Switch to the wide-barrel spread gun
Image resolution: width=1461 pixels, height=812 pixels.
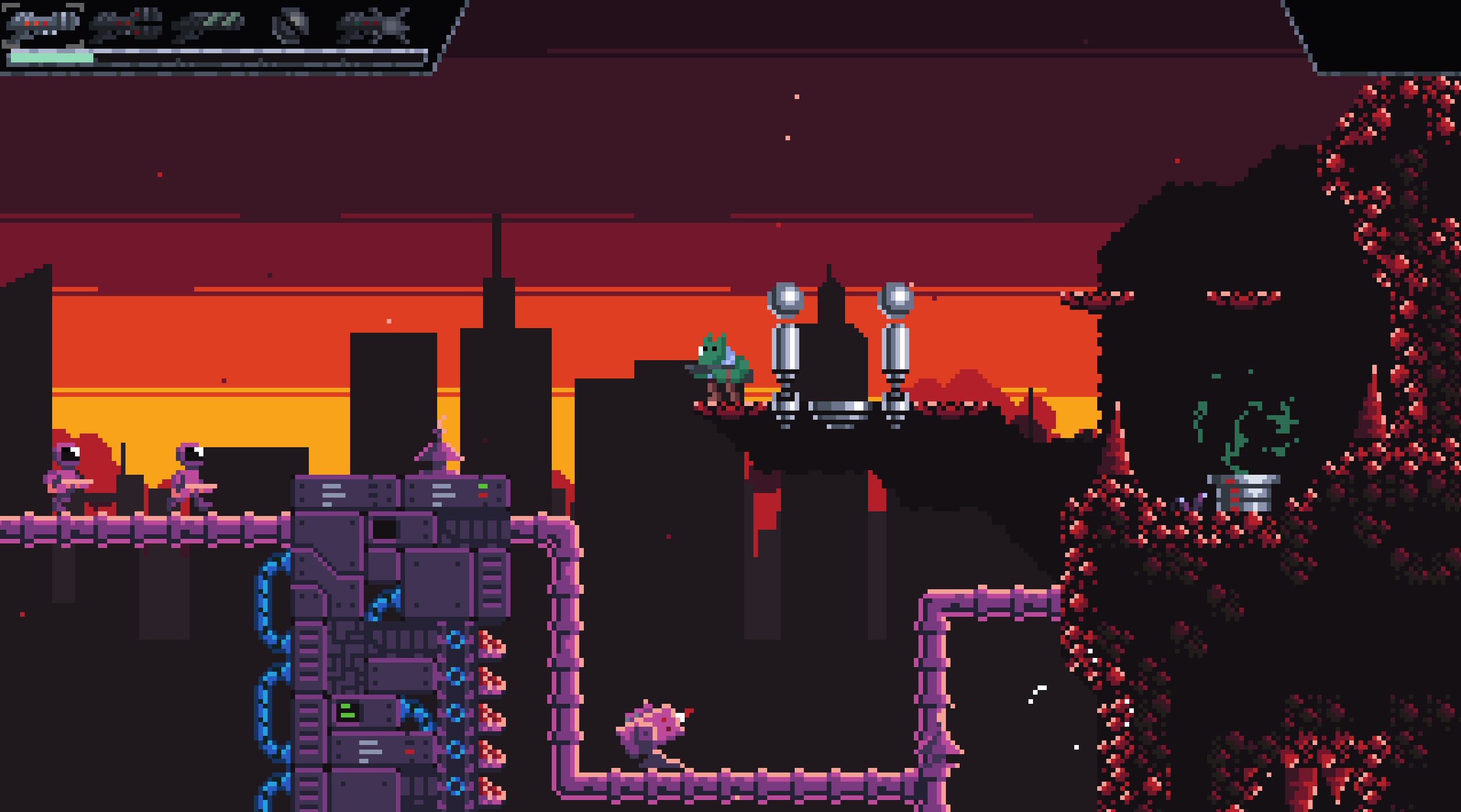coord(126,24)
